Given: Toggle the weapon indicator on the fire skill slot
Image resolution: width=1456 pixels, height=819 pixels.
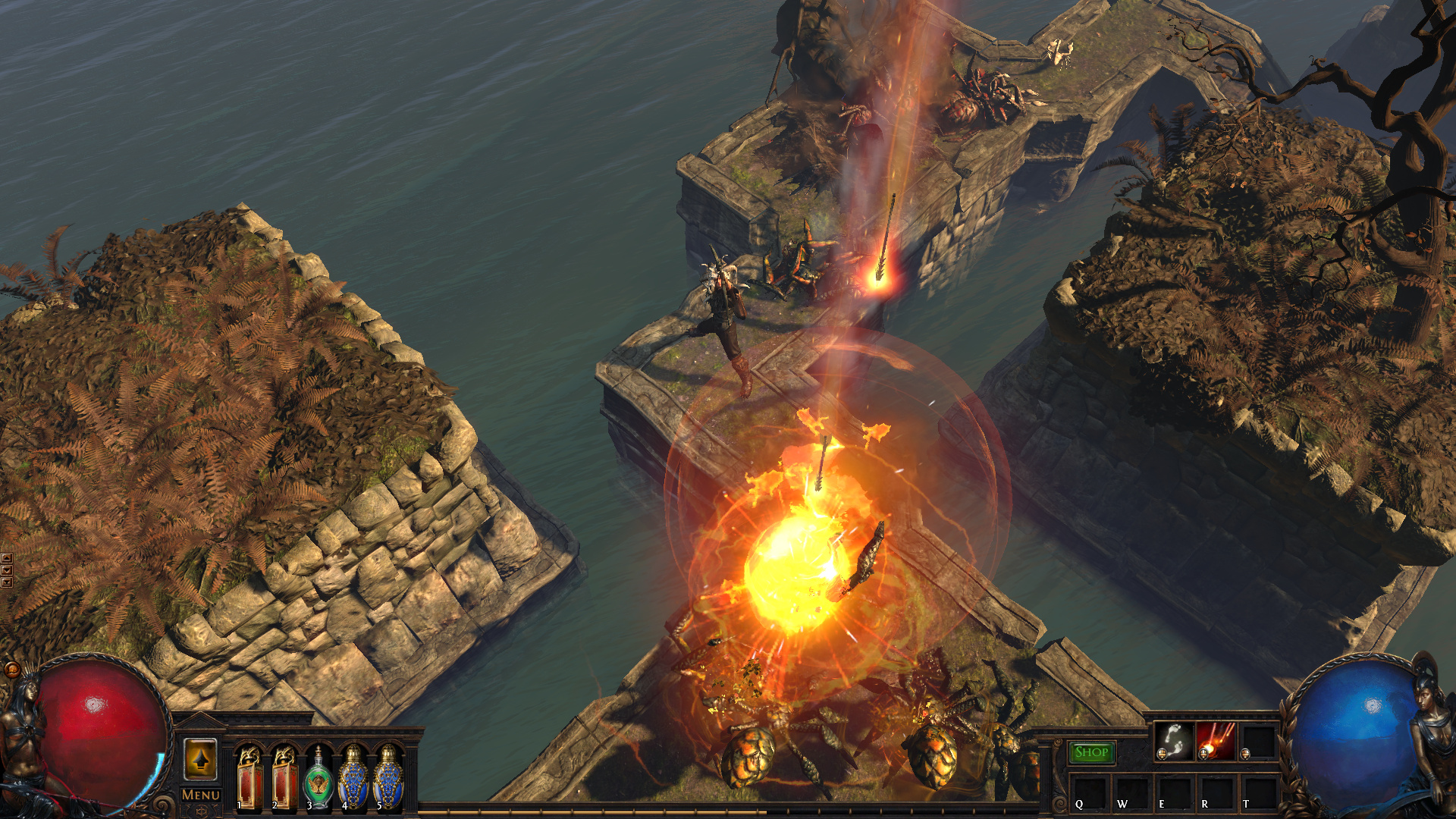Looking at the screenshot, I should click(1203, 754).
